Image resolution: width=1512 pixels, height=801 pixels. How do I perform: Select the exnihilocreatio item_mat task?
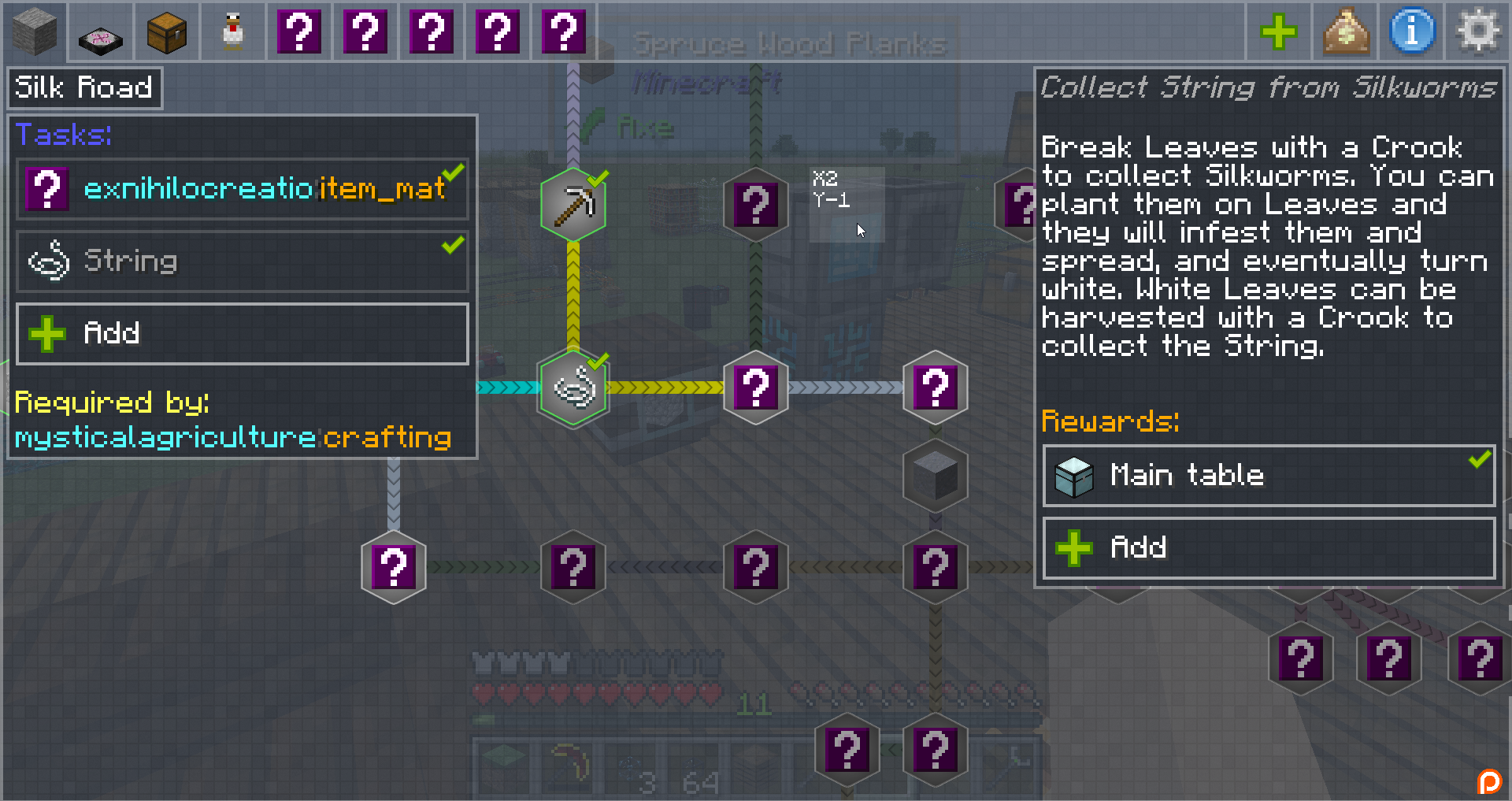[x=243, y=189]
